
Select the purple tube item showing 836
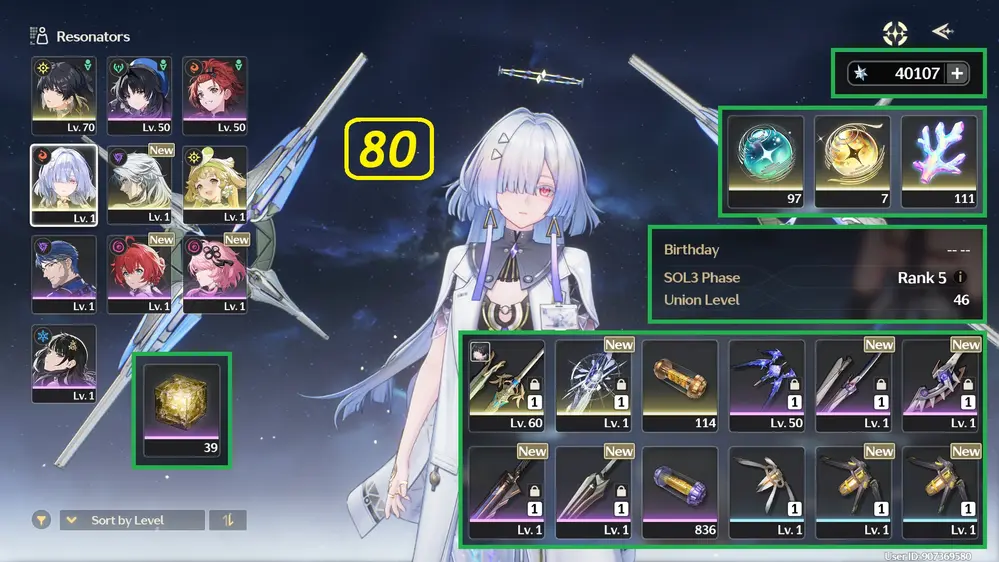[x=680, y=491]
